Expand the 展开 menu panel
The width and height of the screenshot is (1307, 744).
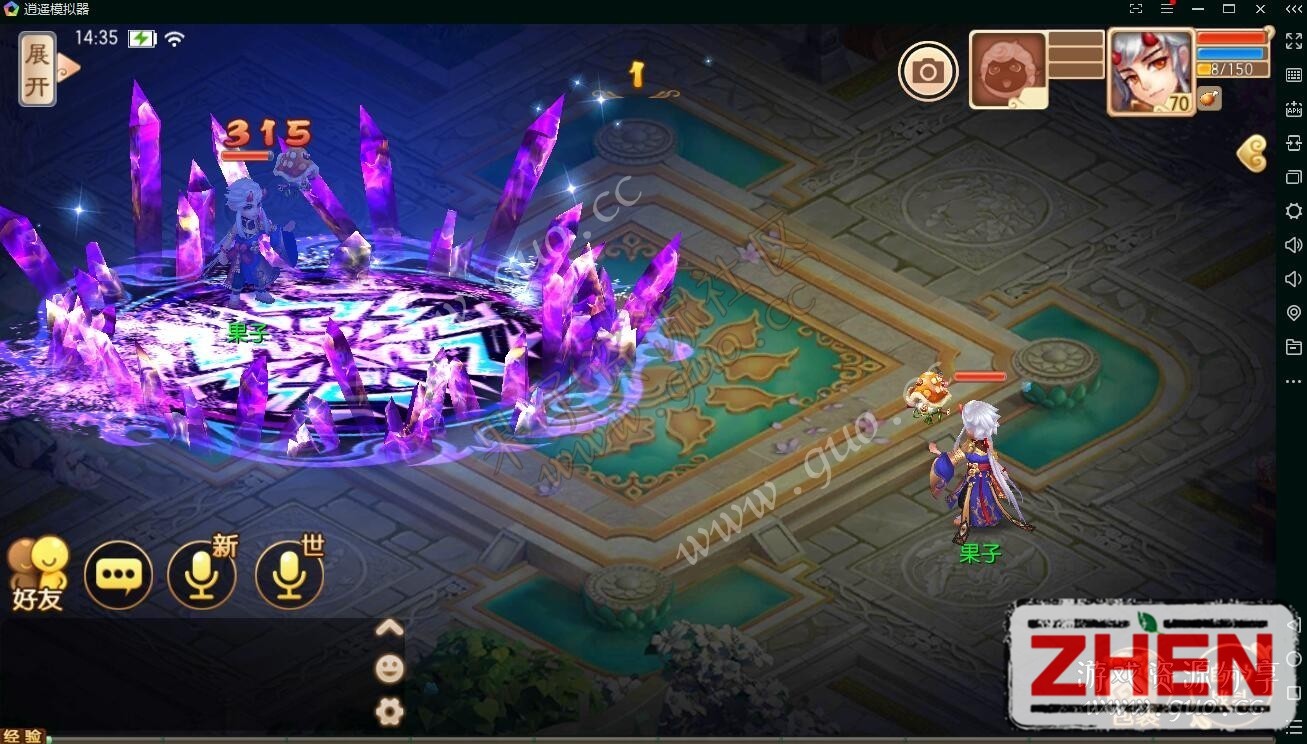[38, 68]
